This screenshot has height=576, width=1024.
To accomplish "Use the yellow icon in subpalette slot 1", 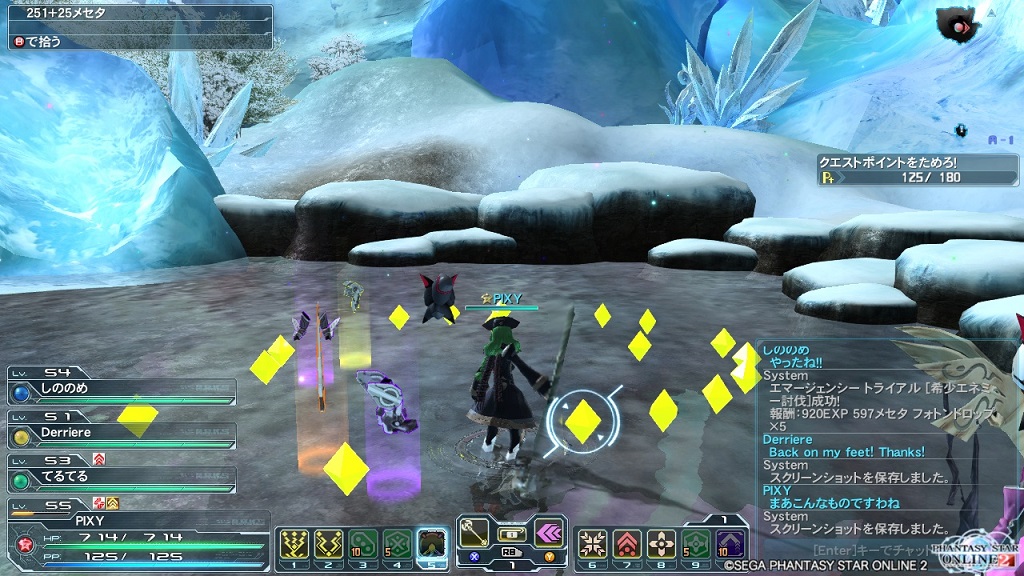I will tap(296, 543).
